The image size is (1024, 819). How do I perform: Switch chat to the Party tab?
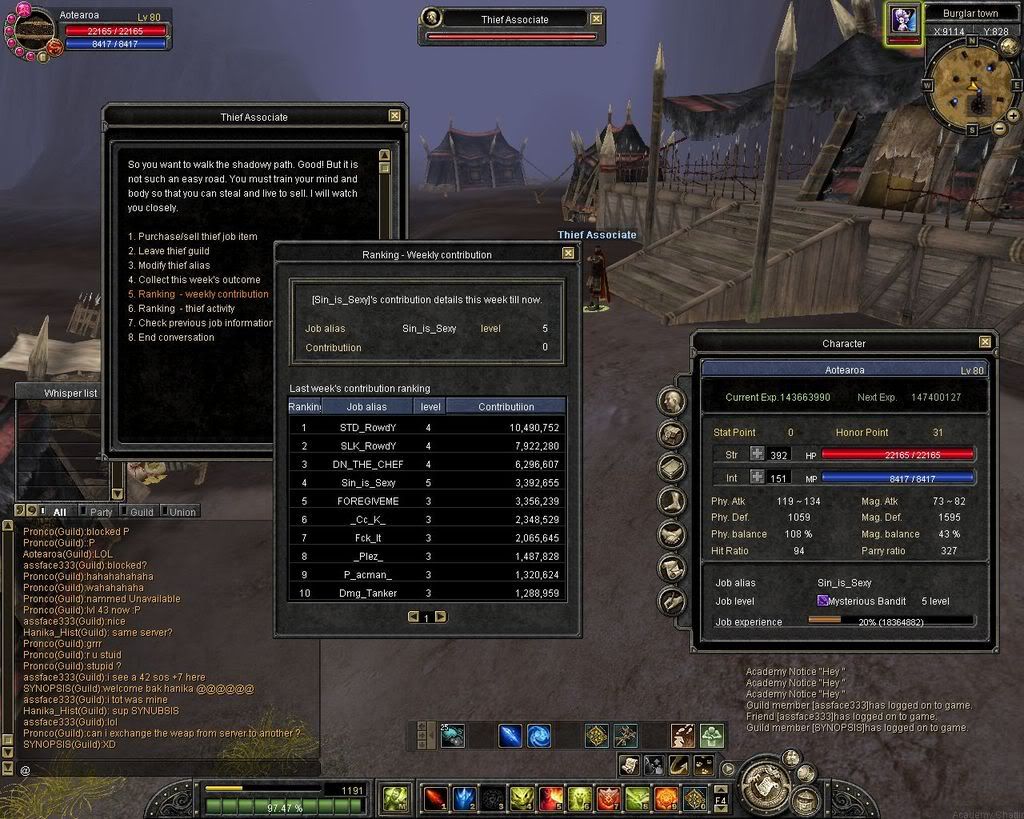pos(101,512)
